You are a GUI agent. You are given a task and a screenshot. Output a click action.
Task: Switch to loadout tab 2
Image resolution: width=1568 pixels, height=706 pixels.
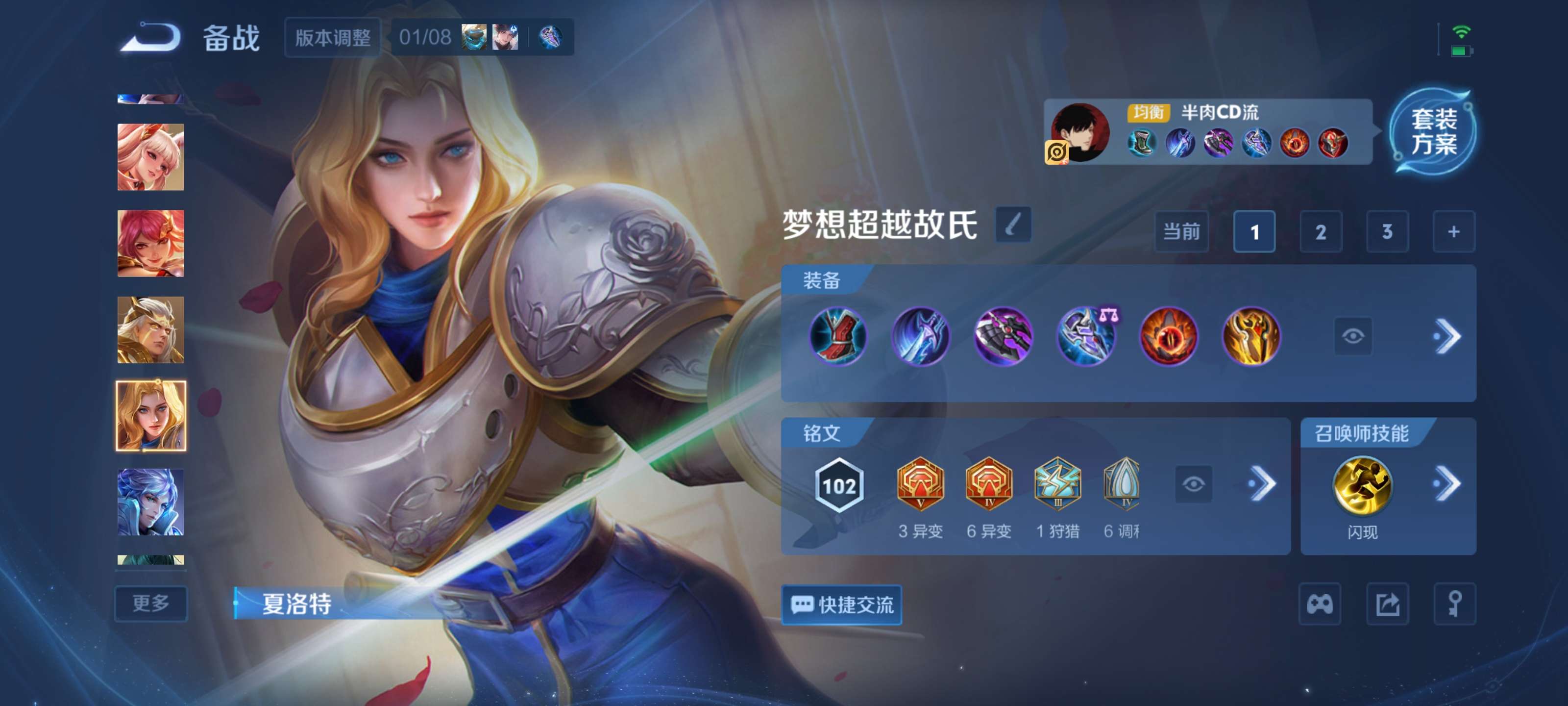click(x=1322, y=231)
